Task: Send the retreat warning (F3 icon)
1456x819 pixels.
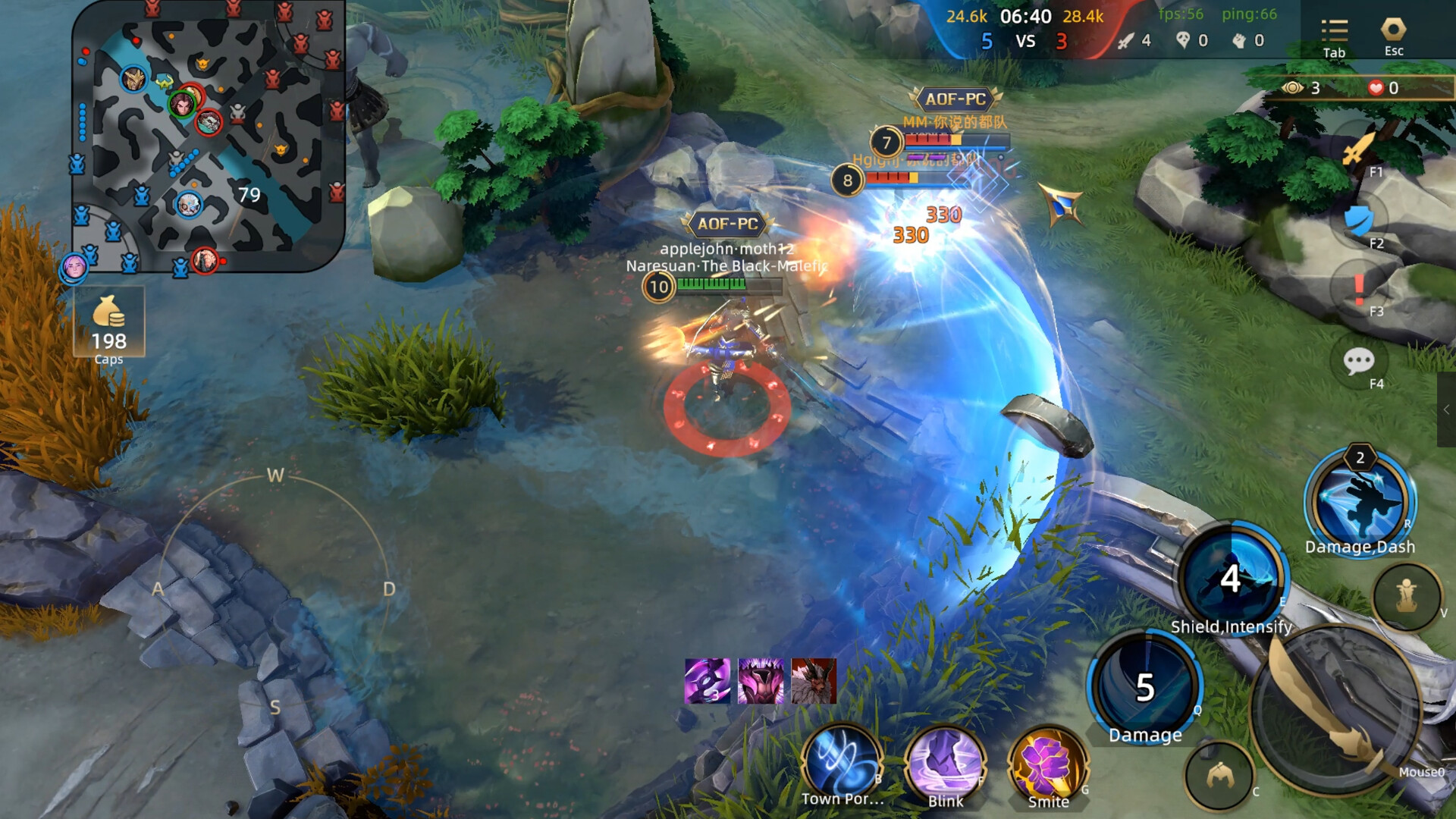Action: click(1360, 288)
